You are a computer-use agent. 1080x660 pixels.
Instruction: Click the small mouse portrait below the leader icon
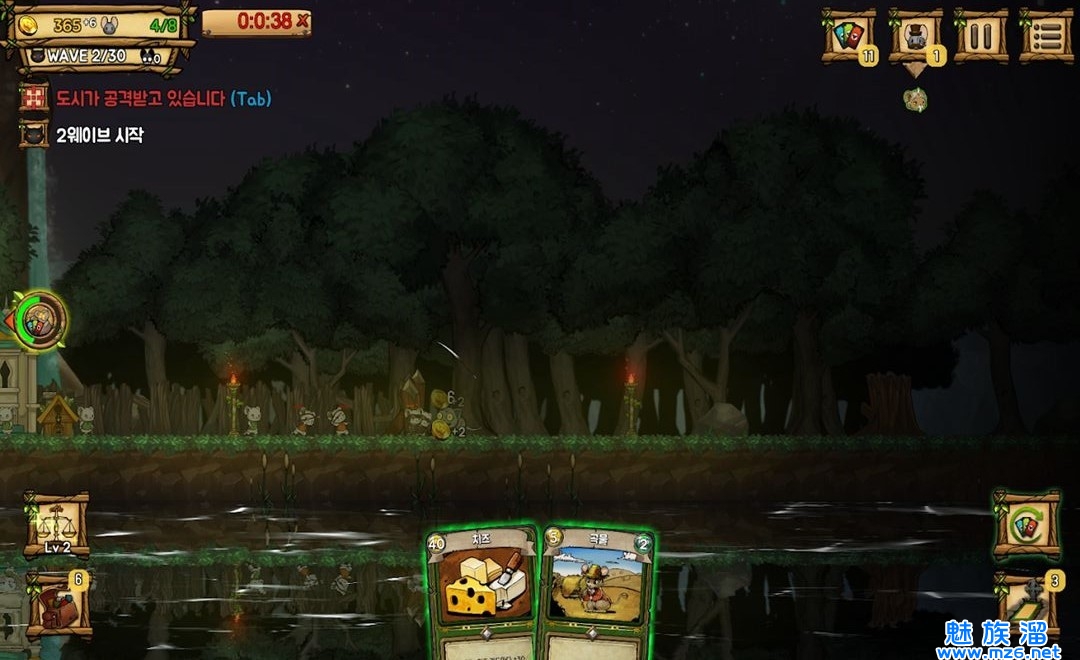(x=915, y=100)
